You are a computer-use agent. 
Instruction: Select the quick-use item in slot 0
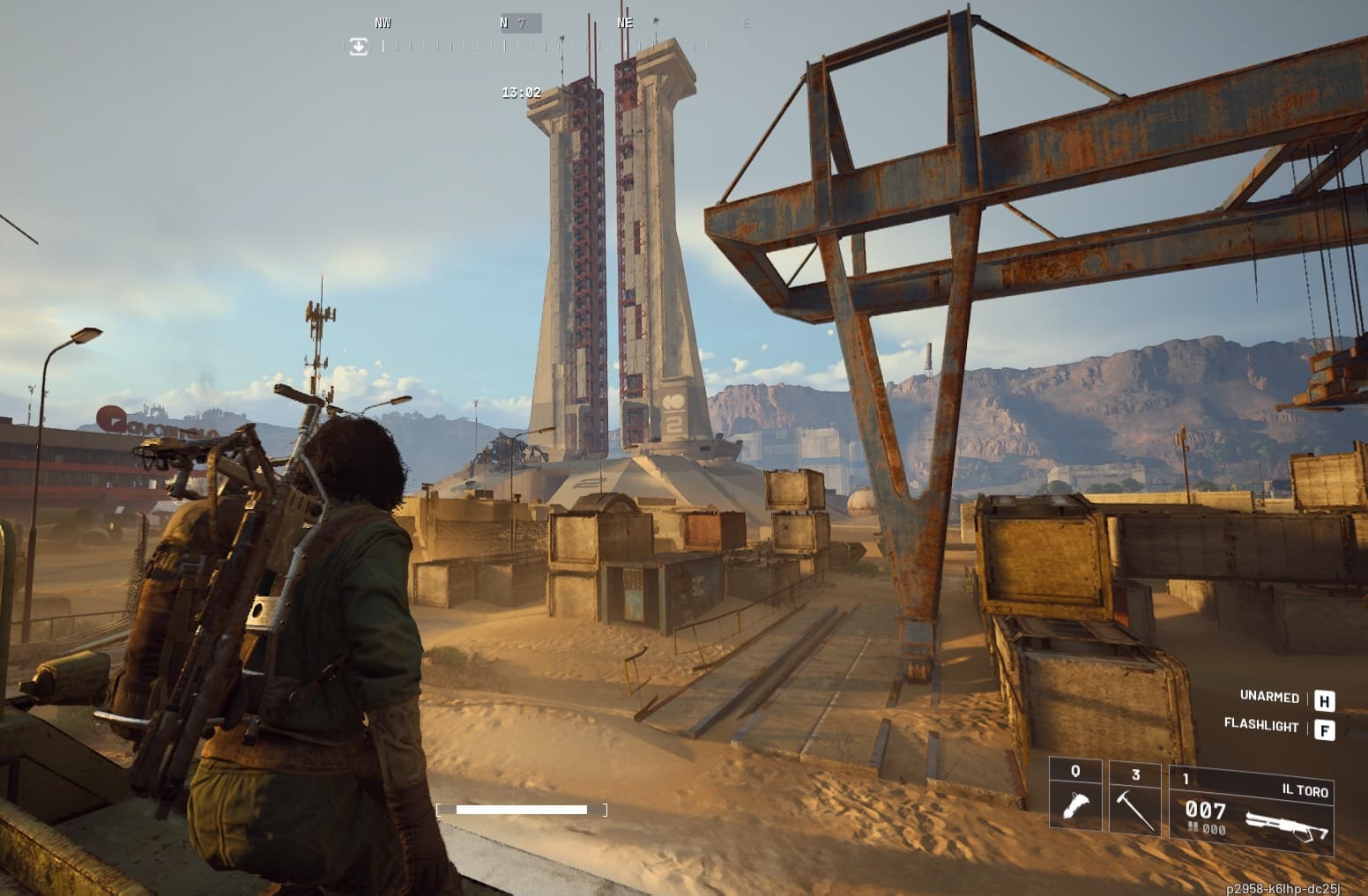(x=1075, y=796)
